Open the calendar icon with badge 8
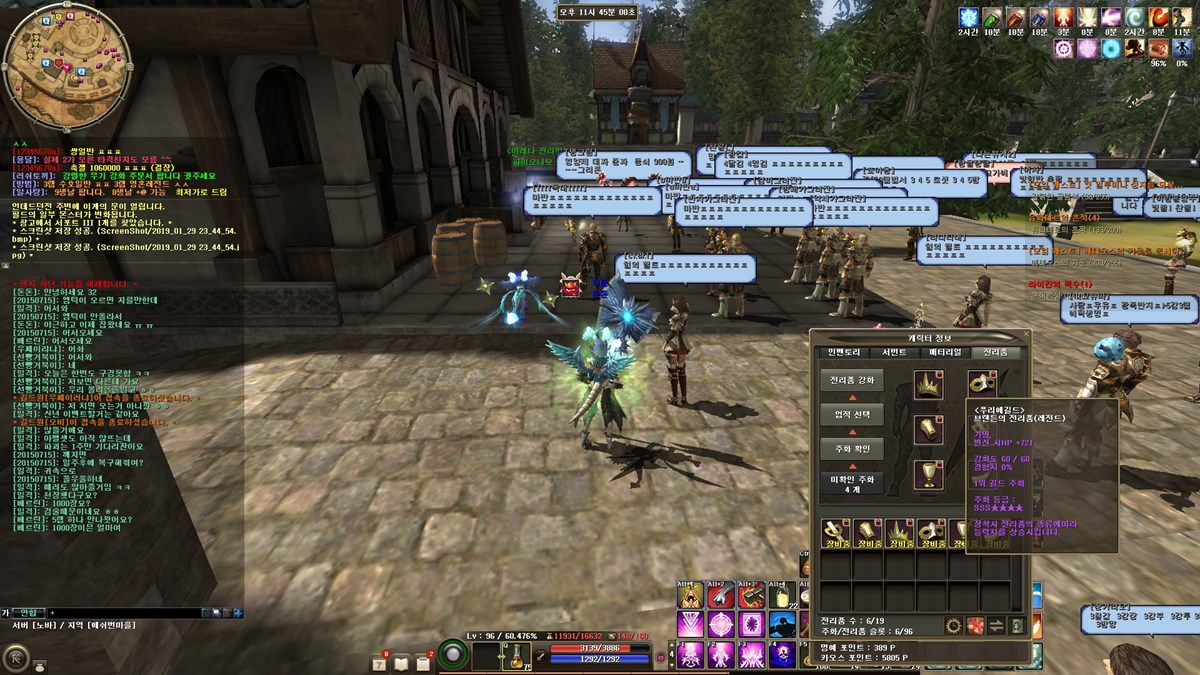The image size is (1200, 675). pyautogui.click(x=380, y=662)
